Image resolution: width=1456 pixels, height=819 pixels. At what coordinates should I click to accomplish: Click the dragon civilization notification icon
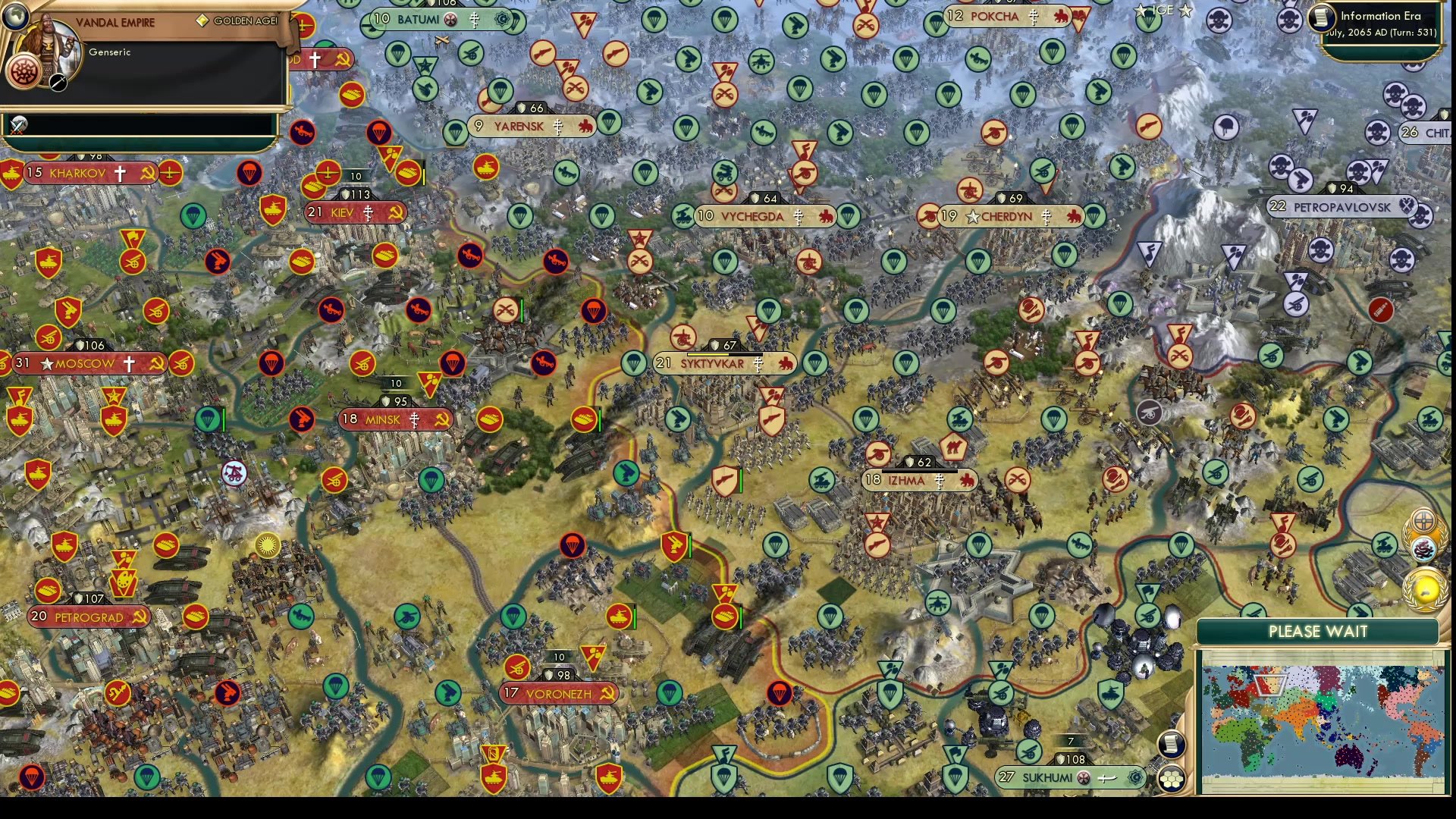[1423, 549]
